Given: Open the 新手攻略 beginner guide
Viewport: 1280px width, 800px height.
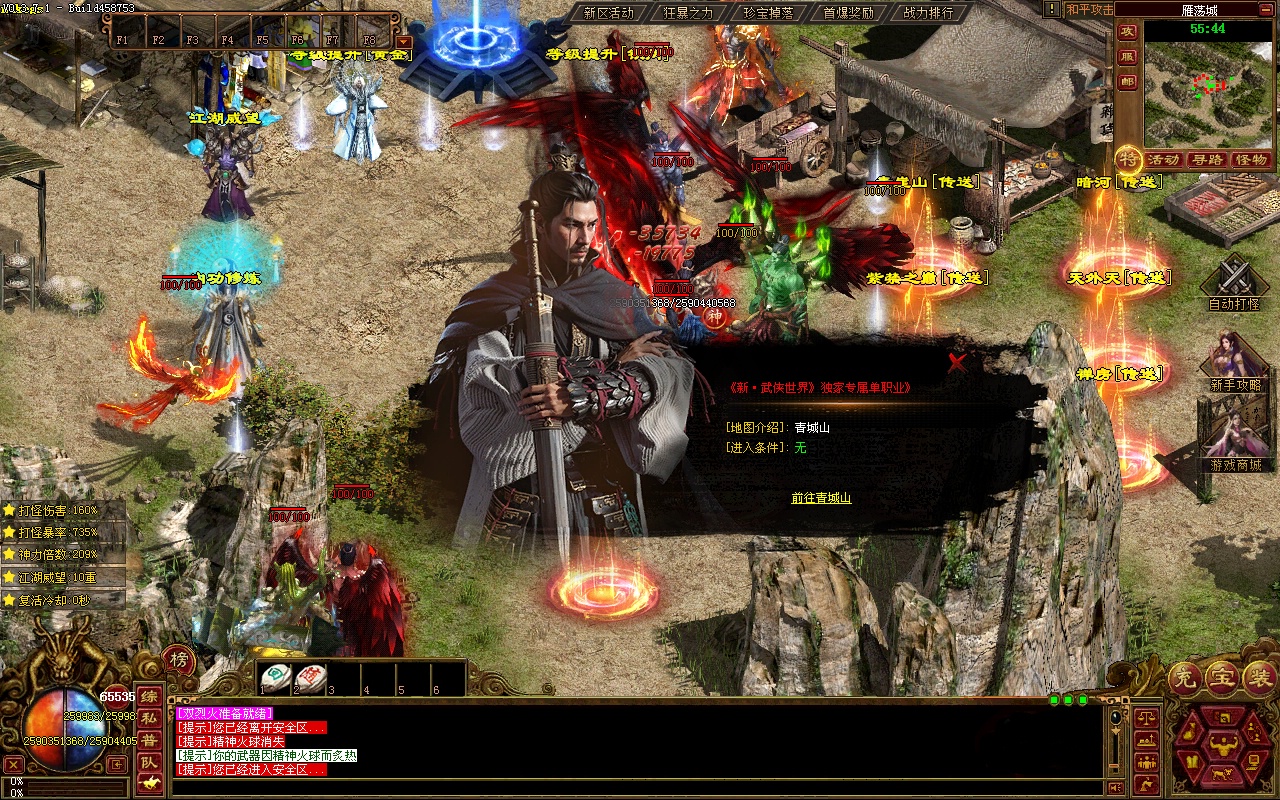Looking at the screenshot, I should [x=1236, y=362].
